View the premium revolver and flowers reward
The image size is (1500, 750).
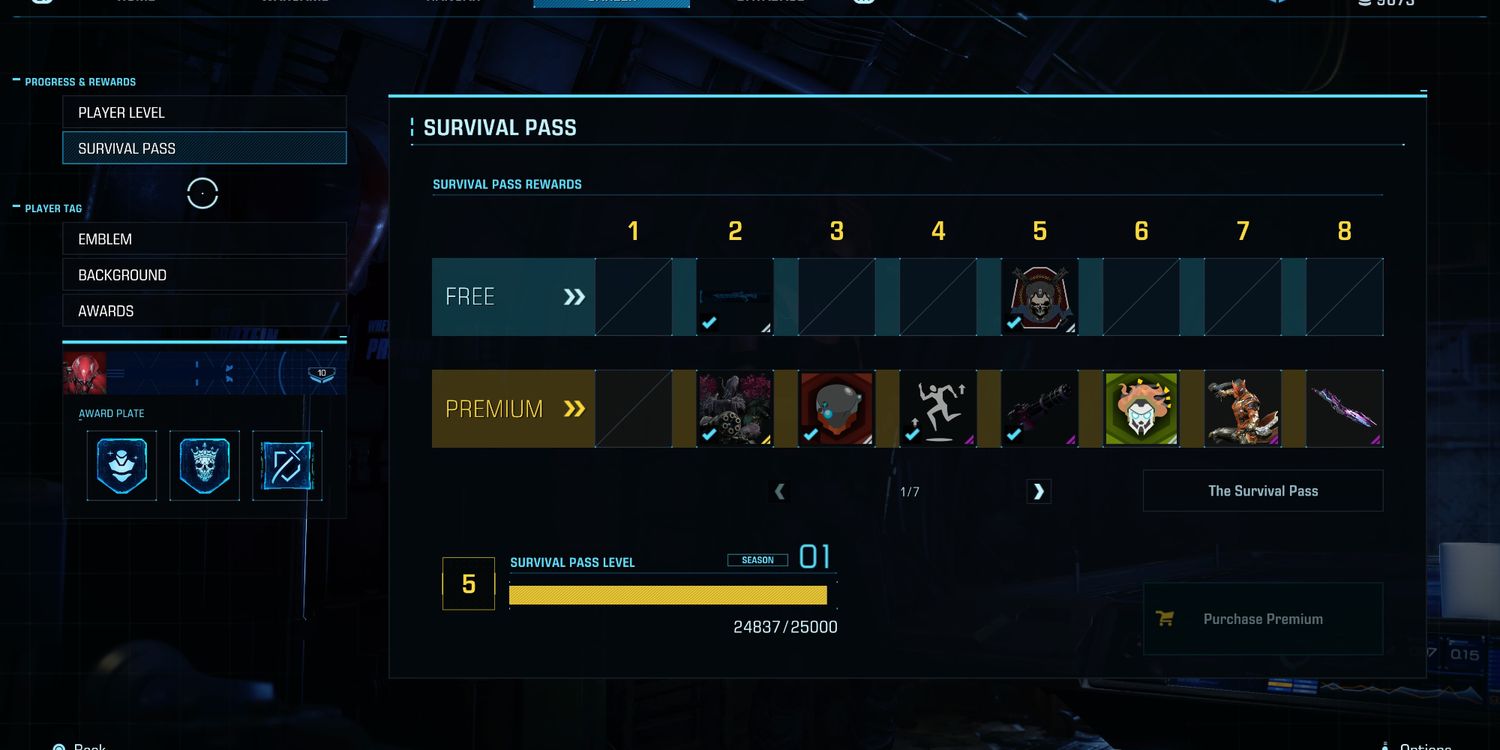pyautogui.click(x=735, y=408)
